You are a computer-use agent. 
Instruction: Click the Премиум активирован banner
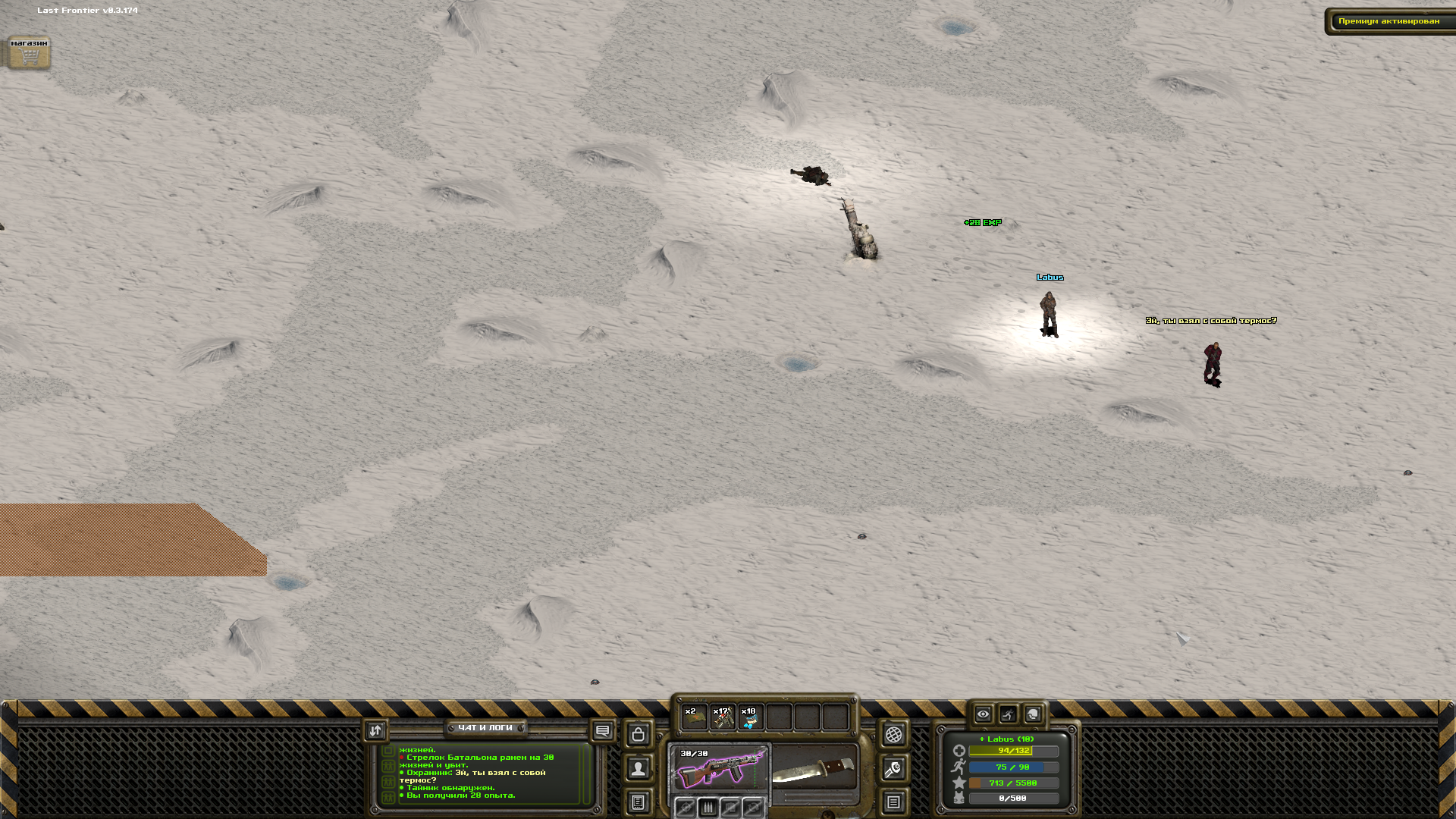coord(1389,21)
